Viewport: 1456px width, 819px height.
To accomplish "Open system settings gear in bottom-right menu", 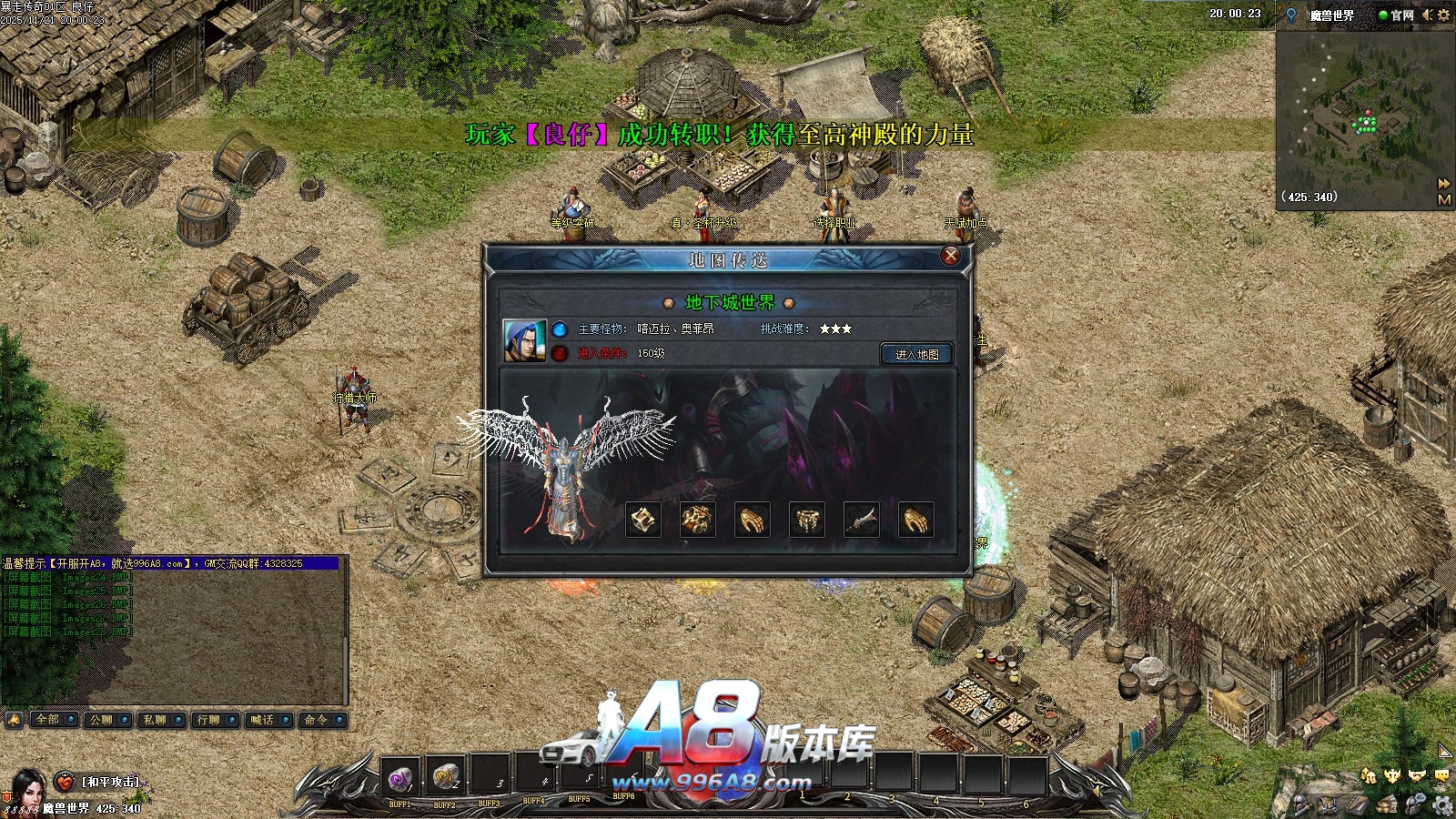I will click(x=1442, y=804).
